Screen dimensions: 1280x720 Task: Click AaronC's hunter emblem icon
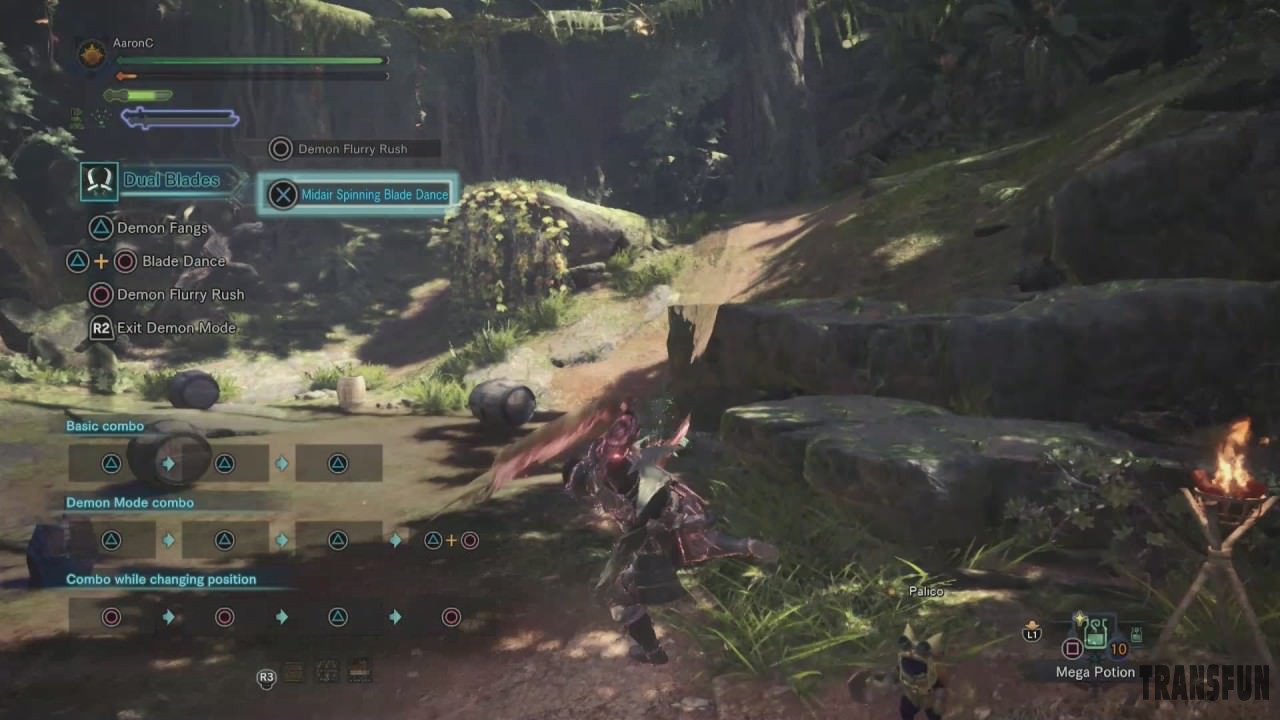[x=92, y=53]
